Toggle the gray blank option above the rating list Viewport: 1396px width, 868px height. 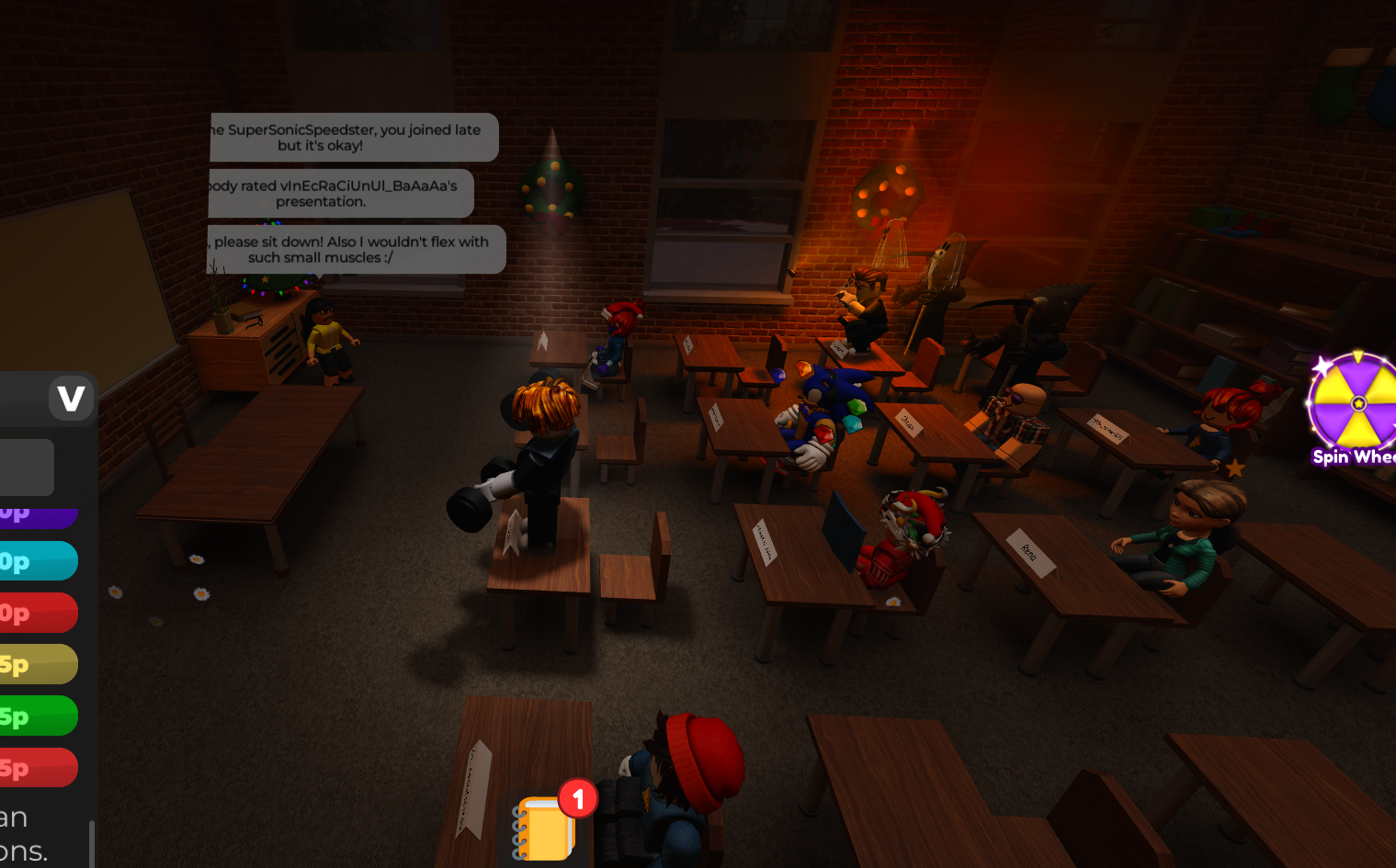click(x=28, y=468)
